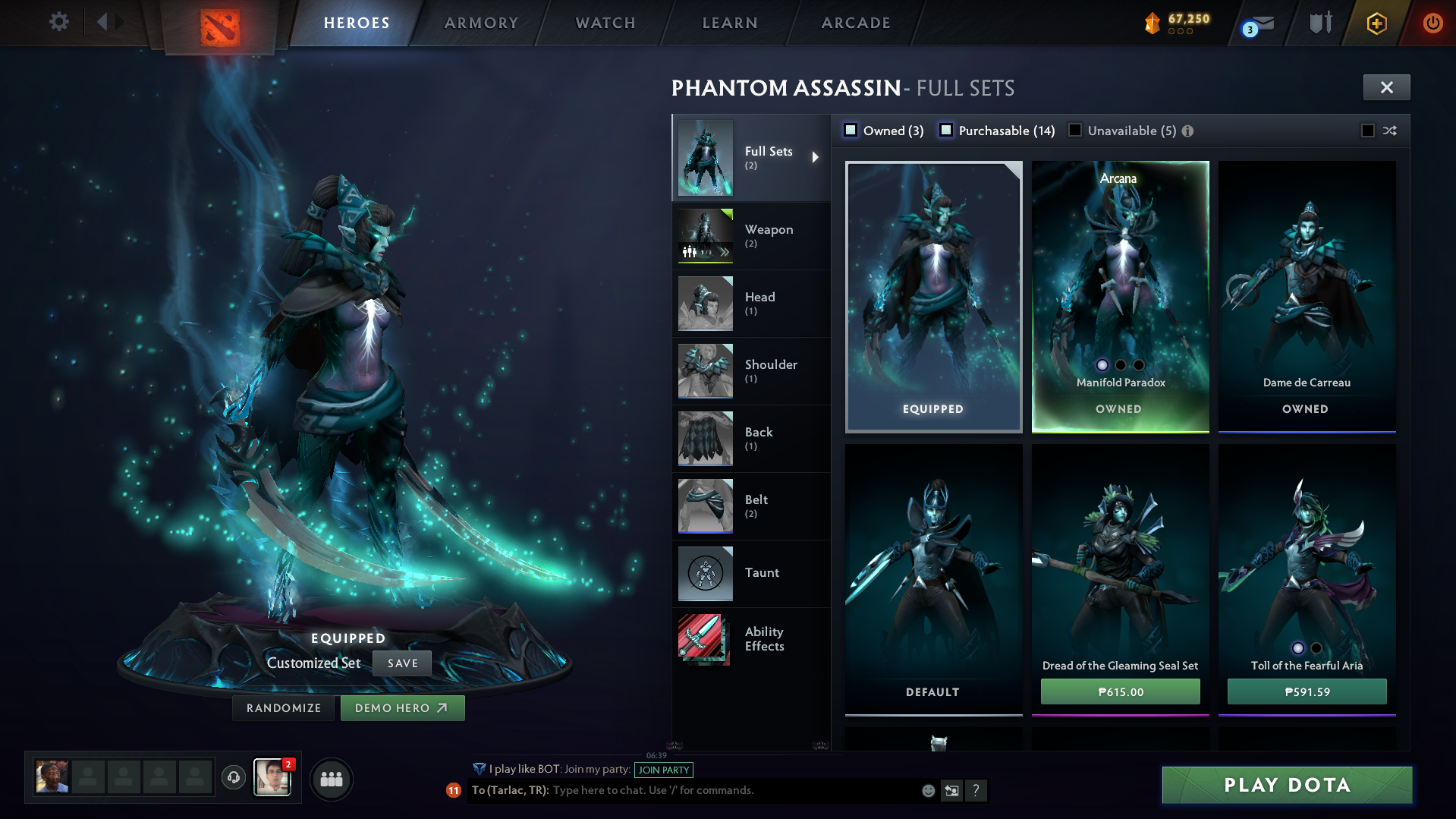This screenshot has height=819, width=1456.
Task: Switch to the ARMORY tab
Action: (481, 22)
